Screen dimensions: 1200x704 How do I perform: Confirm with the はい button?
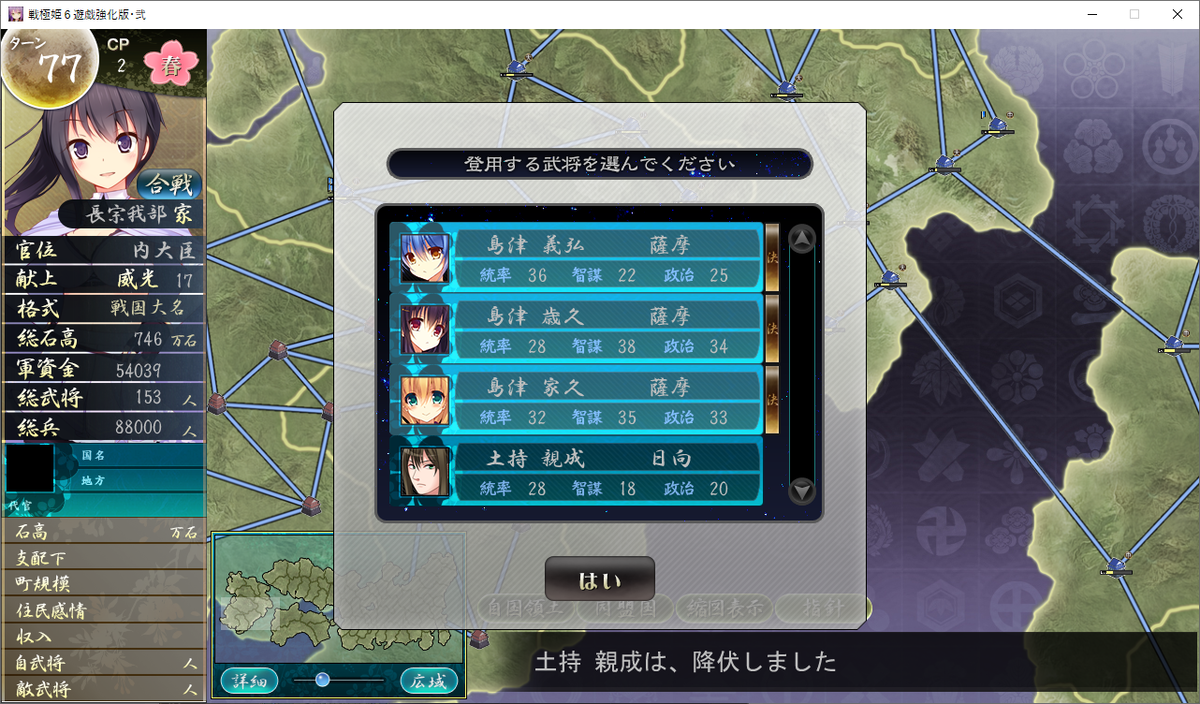click(x=599, y=580)
